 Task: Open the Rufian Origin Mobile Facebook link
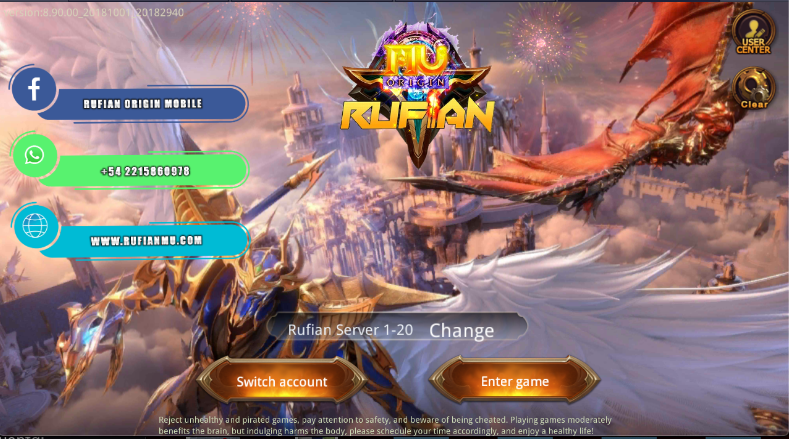point(141,103)
